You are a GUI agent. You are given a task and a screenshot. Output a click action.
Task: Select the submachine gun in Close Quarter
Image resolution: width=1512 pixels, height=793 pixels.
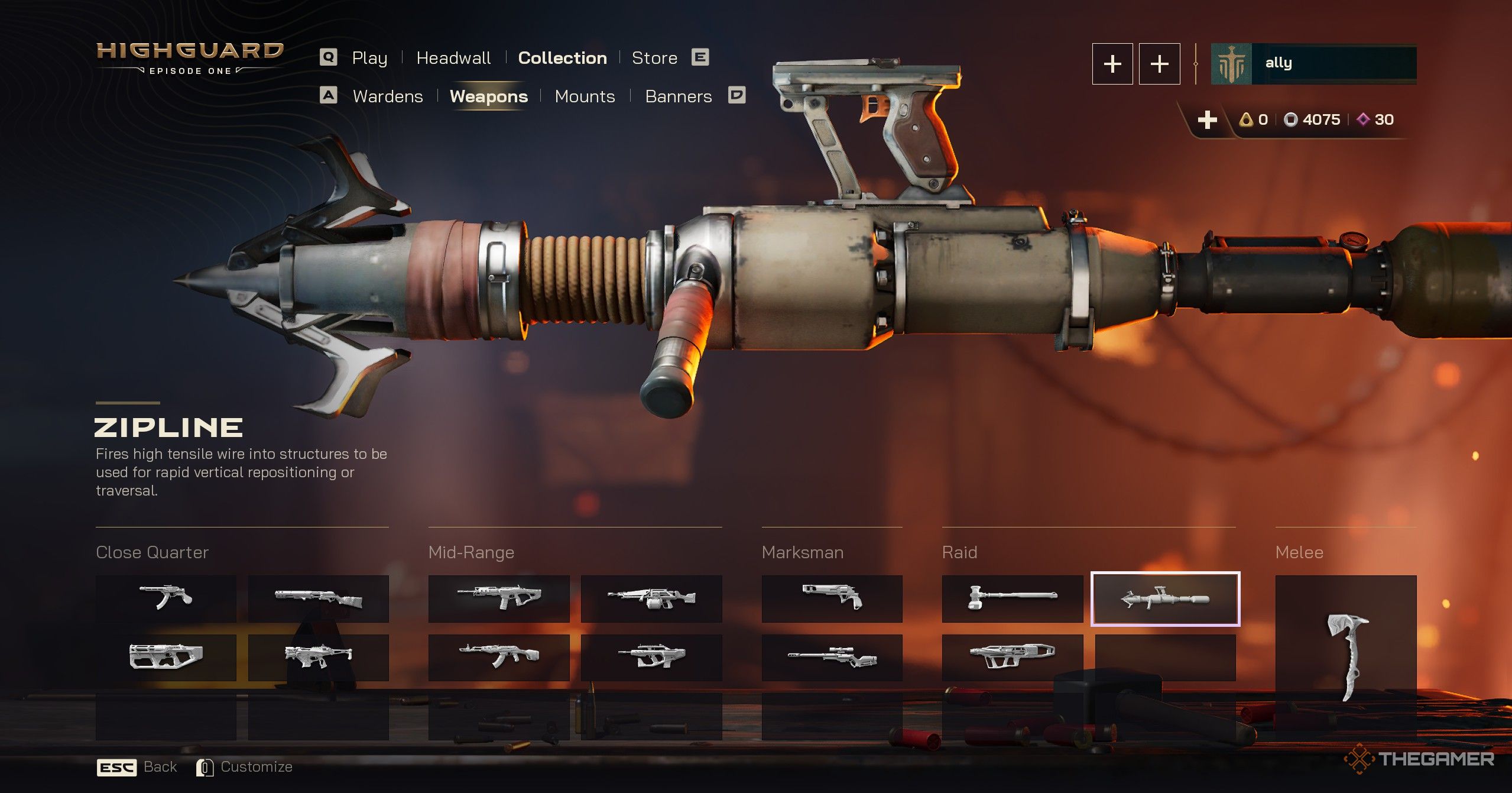166,598
